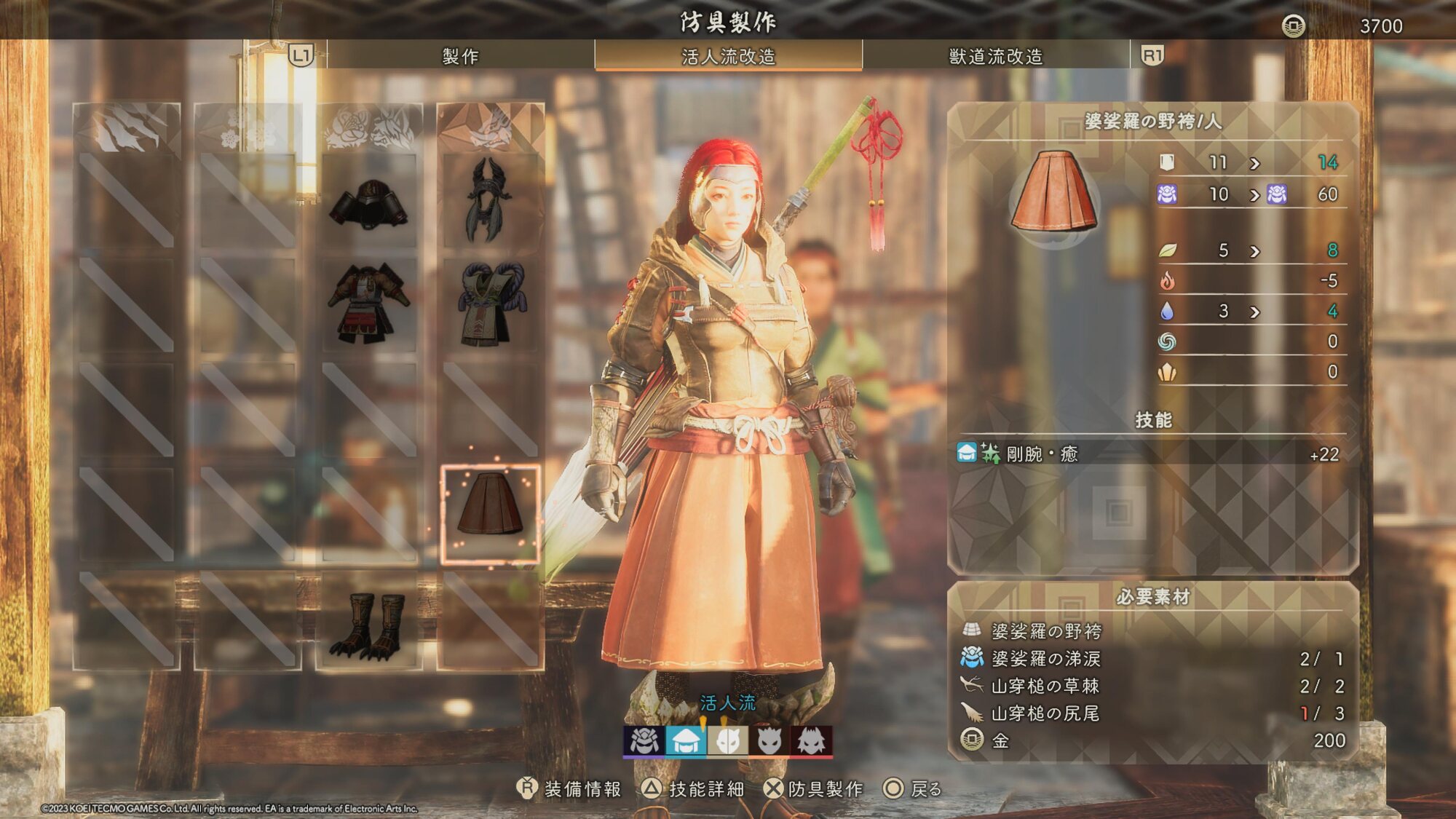Select the 活人流改造 tab
Viewport: 1456px width, 819px height.
728,56
